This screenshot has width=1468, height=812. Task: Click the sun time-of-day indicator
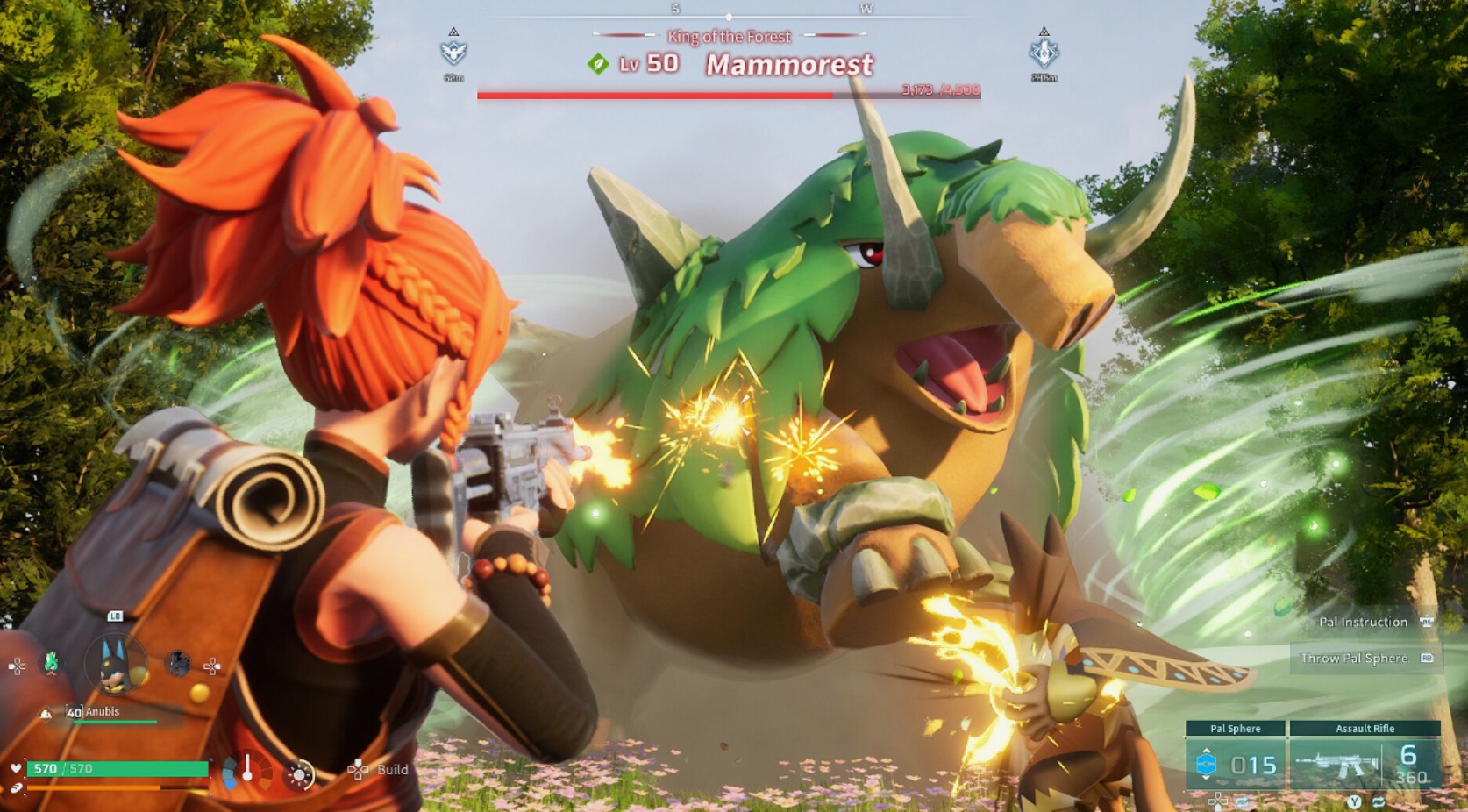(x=300, y=774)
